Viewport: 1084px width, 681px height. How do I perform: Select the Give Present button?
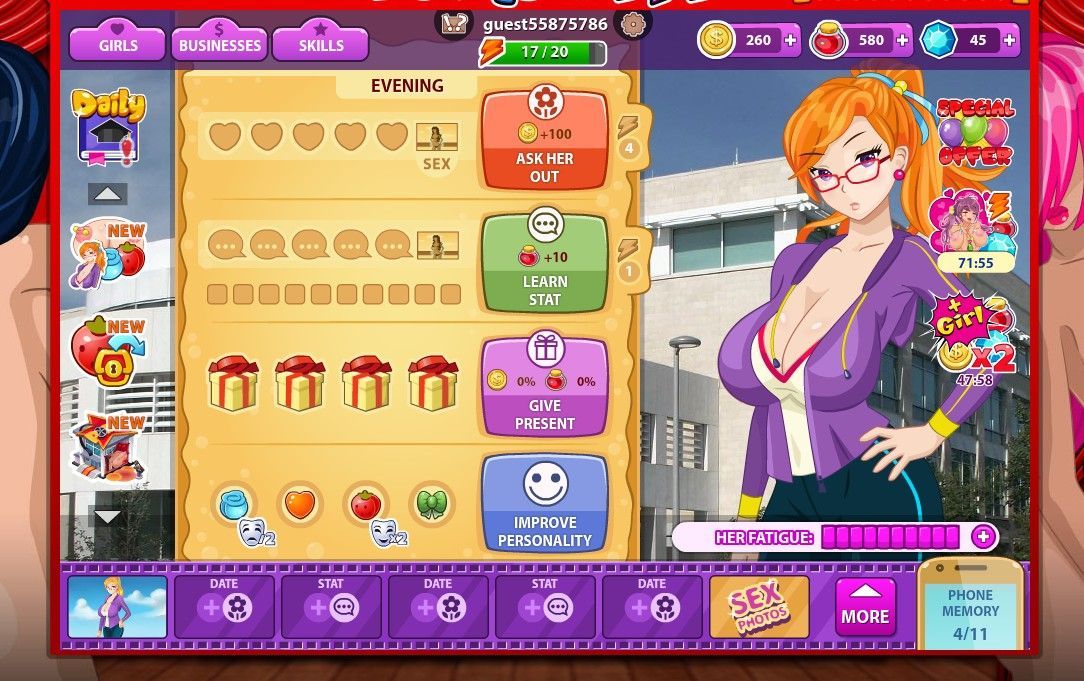pos(545,386)
